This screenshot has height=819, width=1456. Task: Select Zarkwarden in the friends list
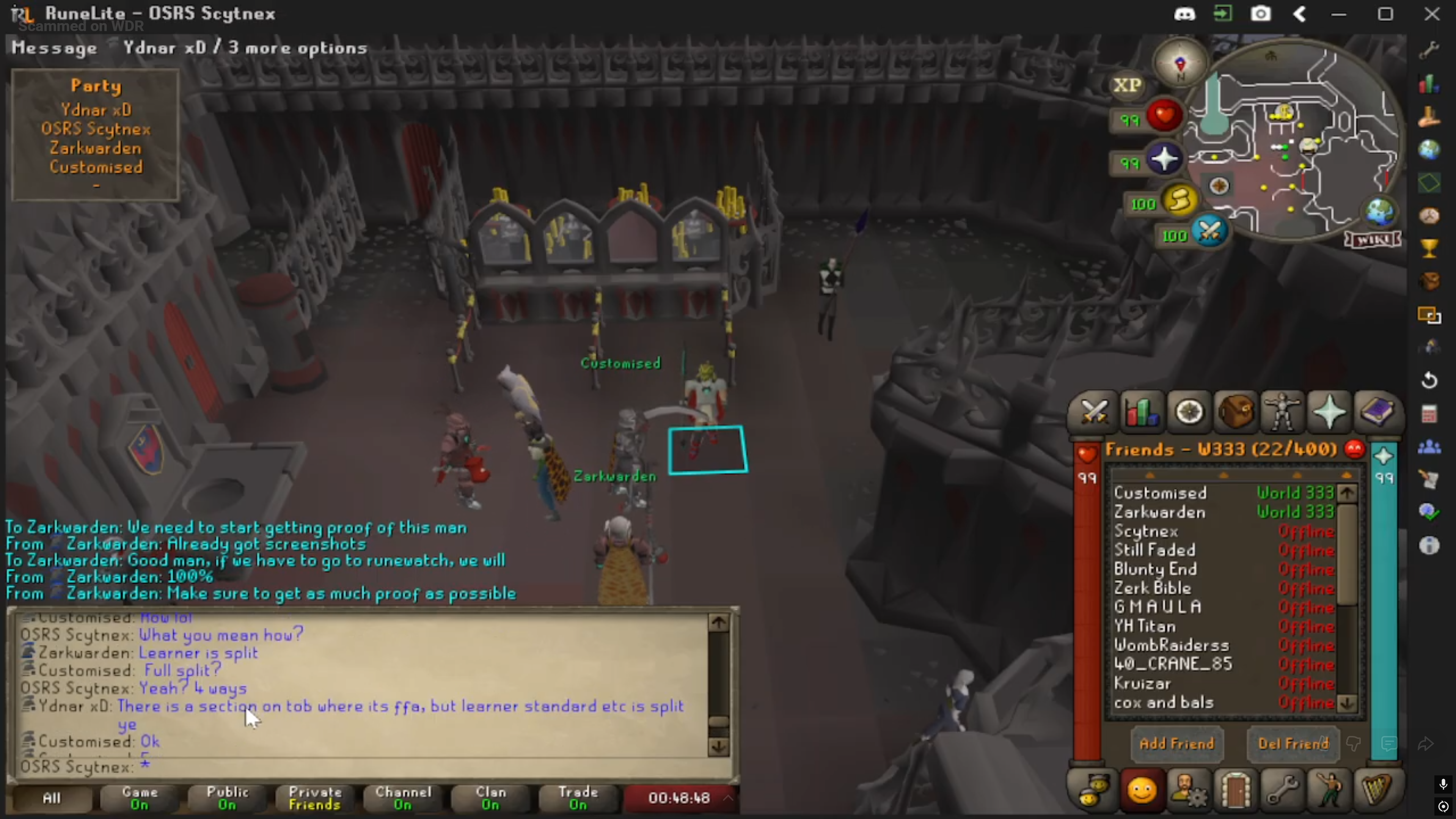pos(1159,512)
